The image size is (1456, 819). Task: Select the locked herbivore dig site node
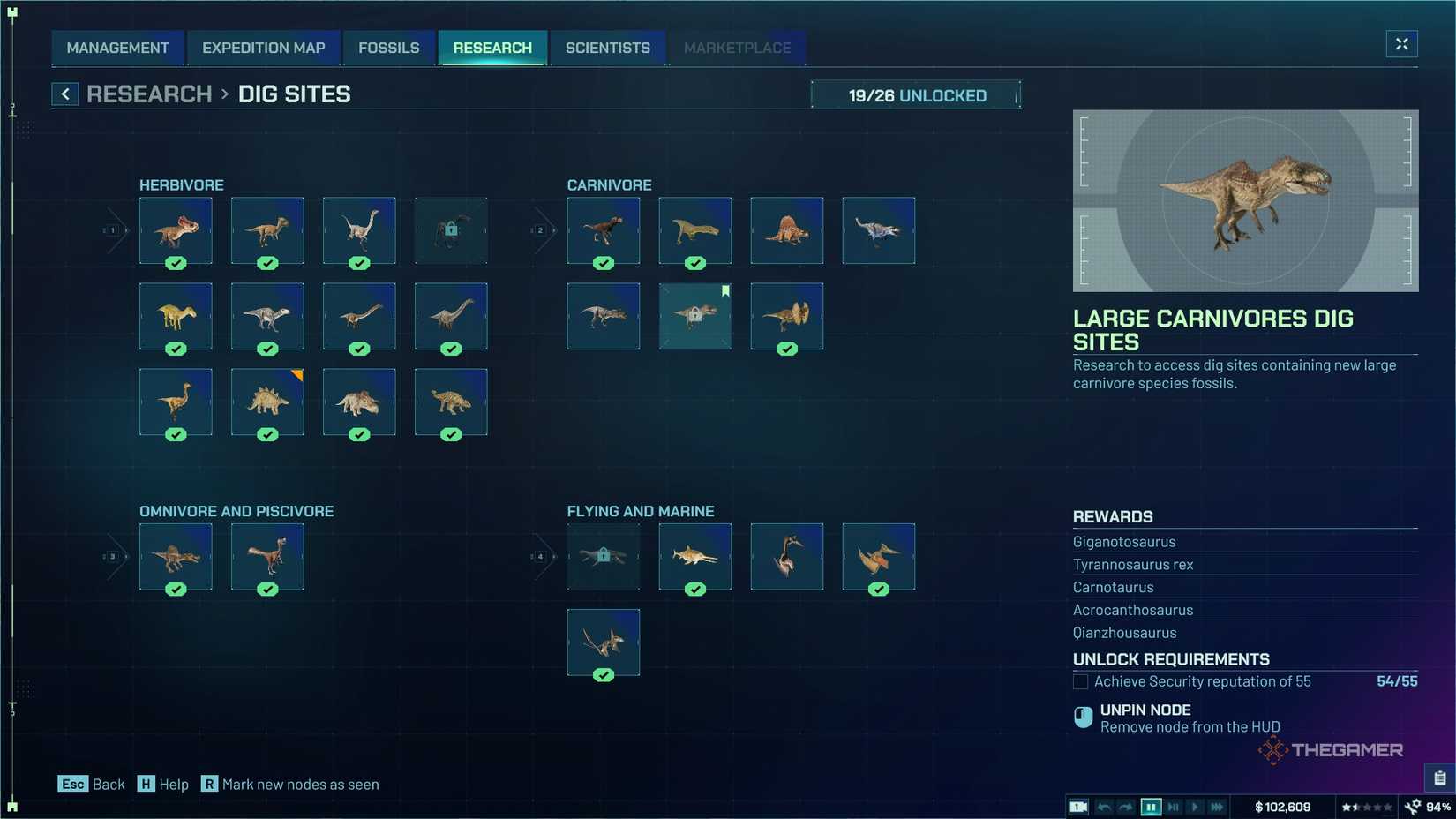pos(451,231)
